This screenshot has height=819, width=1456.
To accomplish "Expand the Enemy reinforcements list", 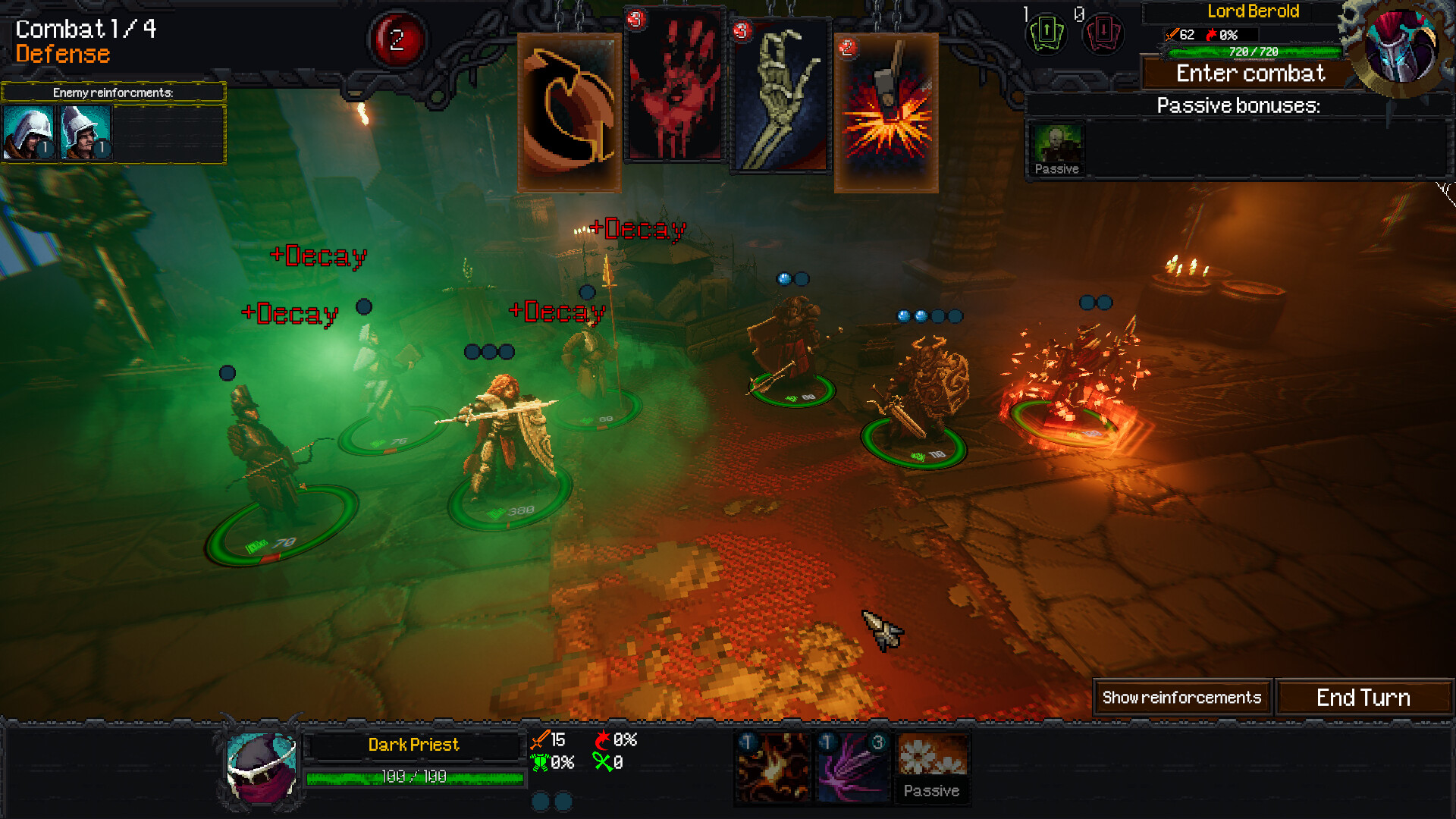I will pos(114,93).
